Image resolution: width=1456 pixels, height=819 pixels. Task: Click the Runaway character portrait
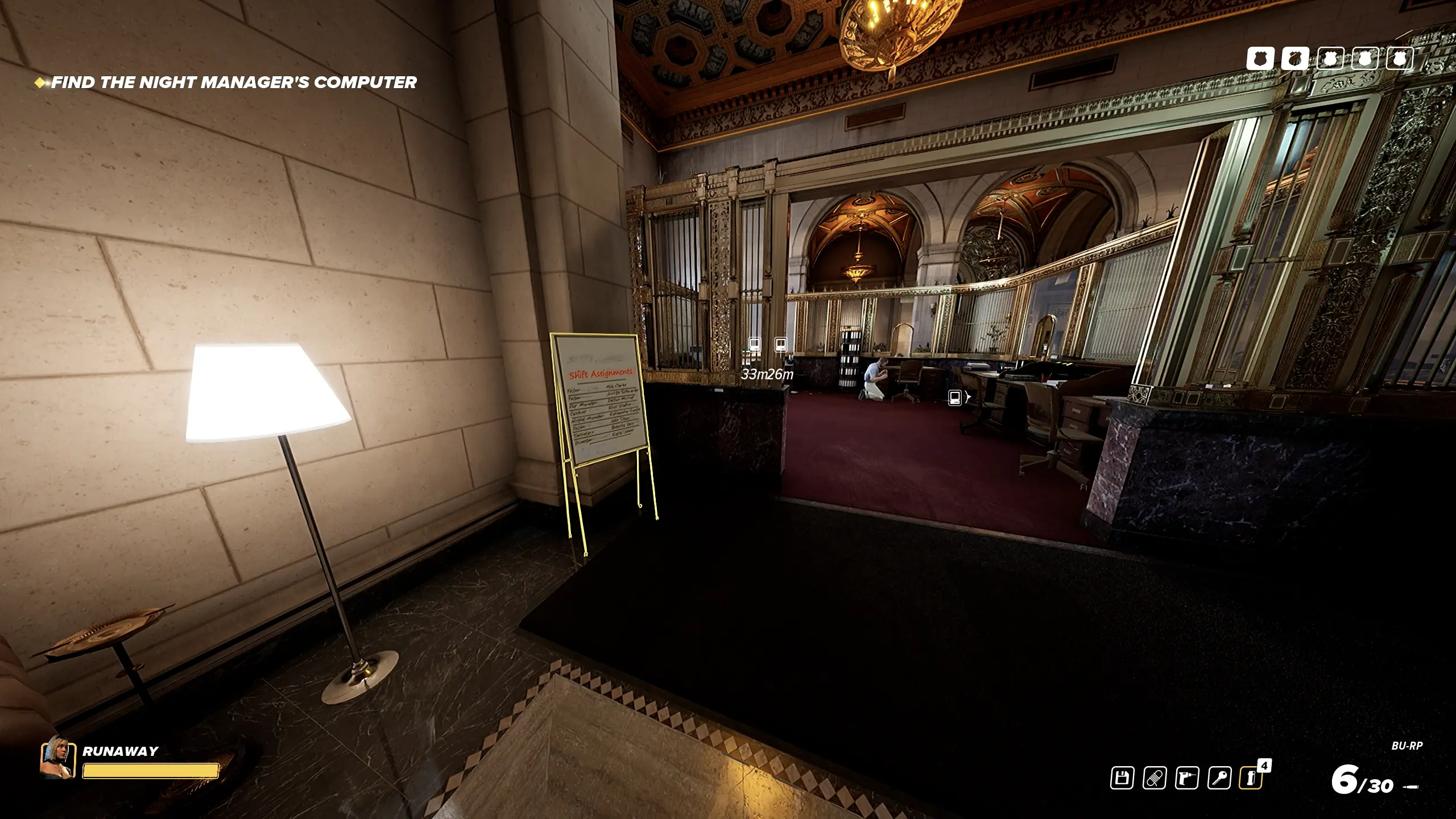click(x=57, y=756)
